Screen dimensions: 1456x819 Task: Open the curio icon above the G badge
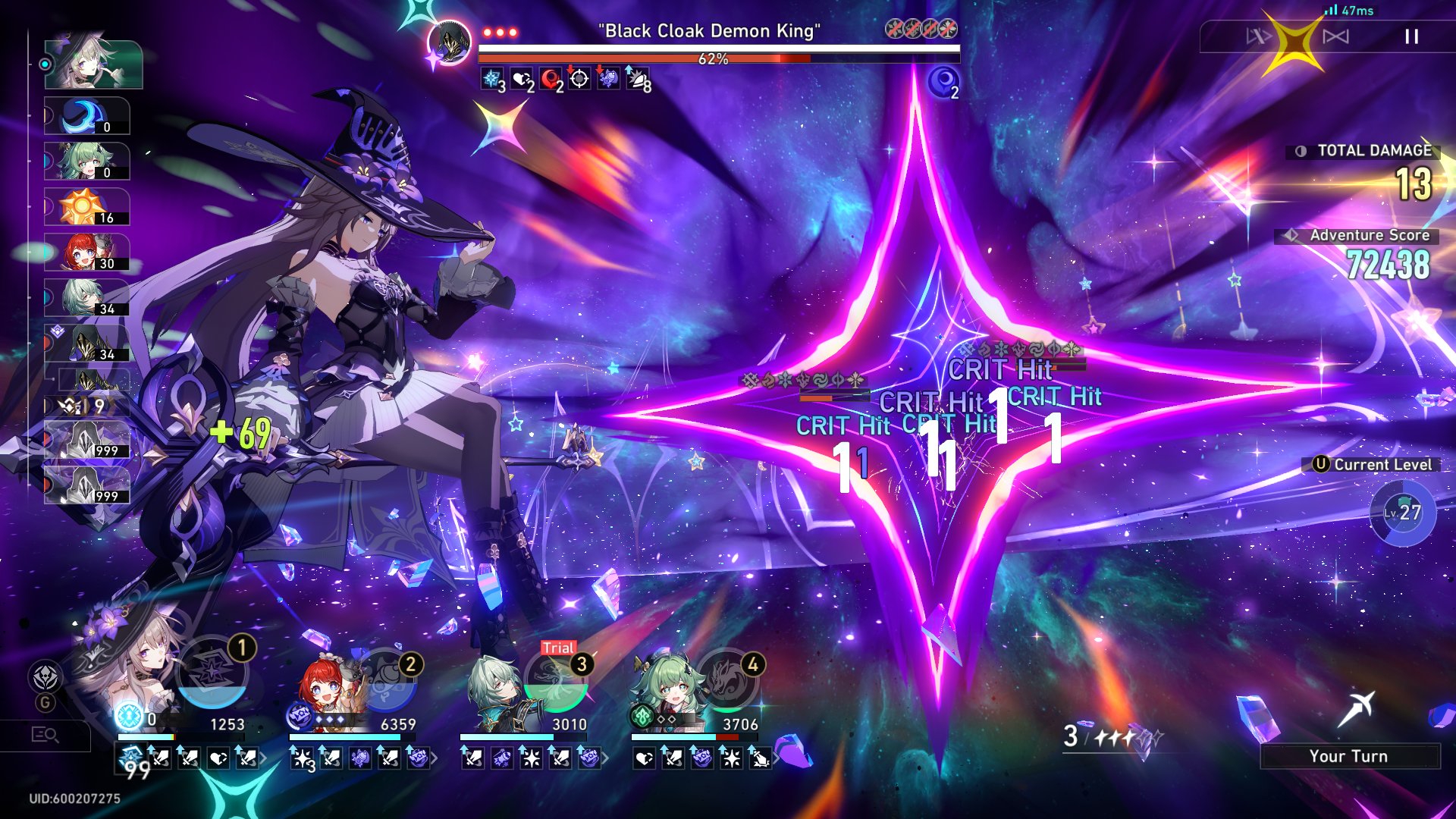(45, 676)
